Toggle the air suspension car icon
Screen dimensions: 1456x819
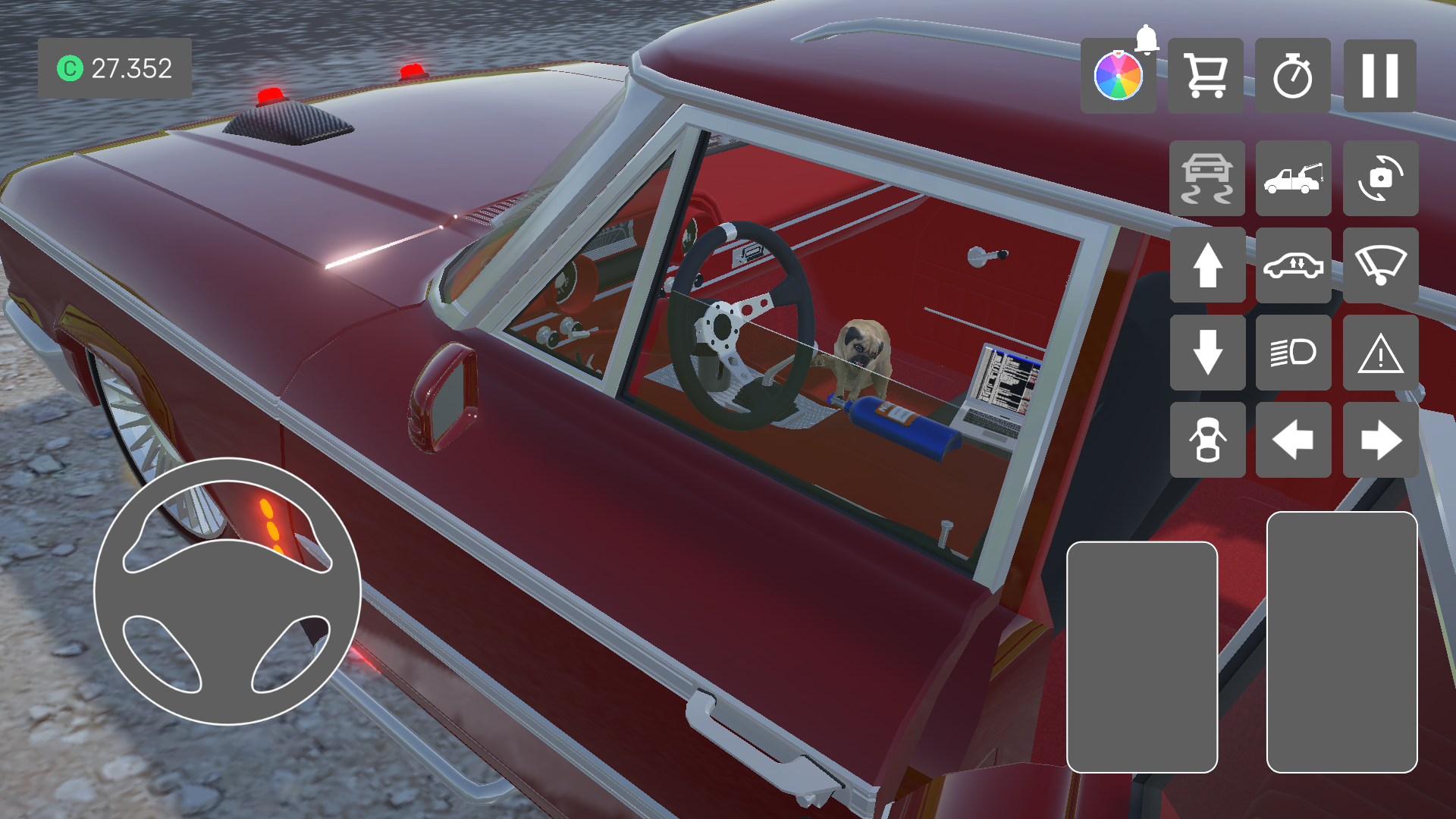pos(1293,265)
